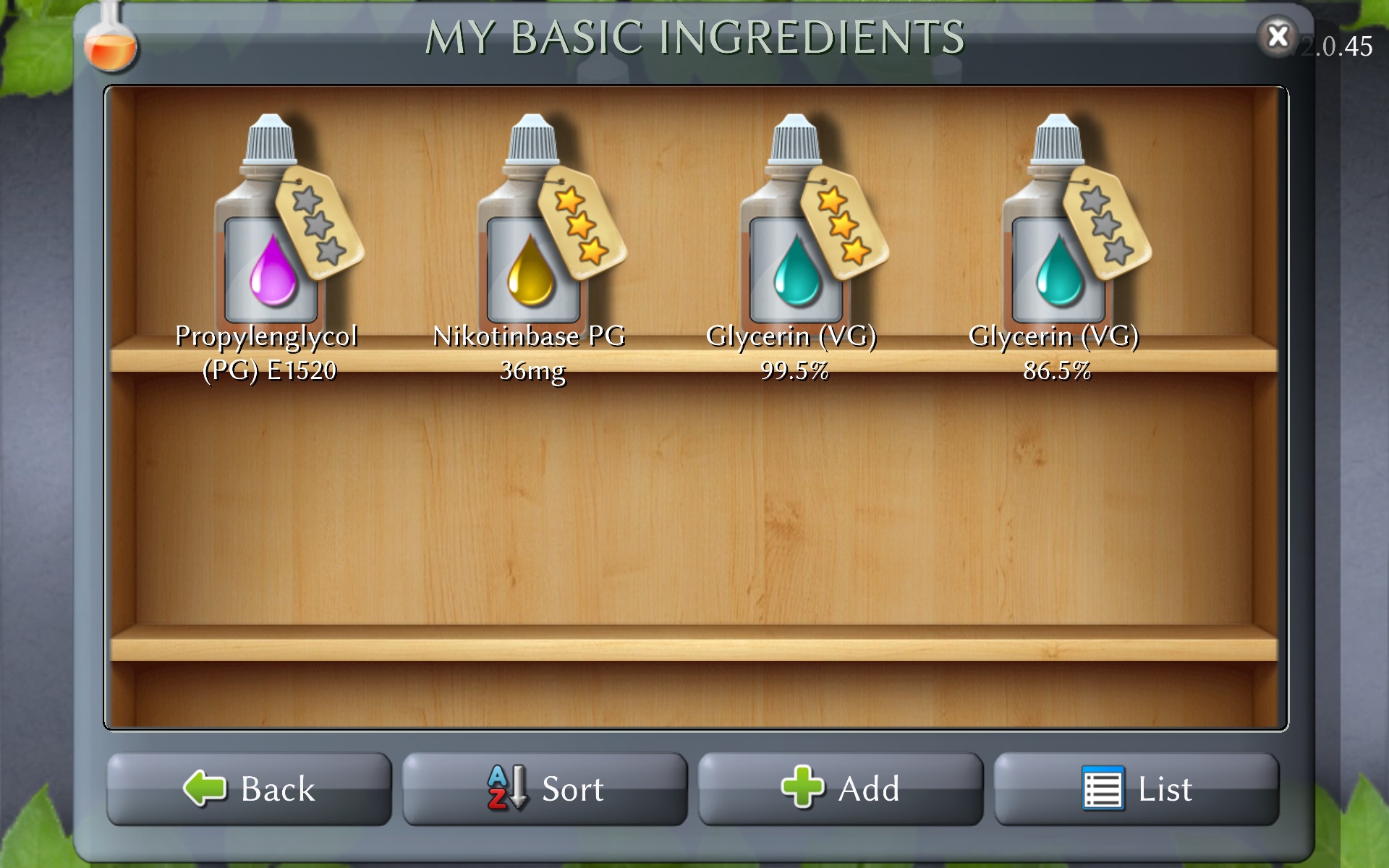The width and height of the screenshot is (1389, 868).
Task: Click the yellow droplet on the Nikotinbase bottle
Action: coord(532,278)
